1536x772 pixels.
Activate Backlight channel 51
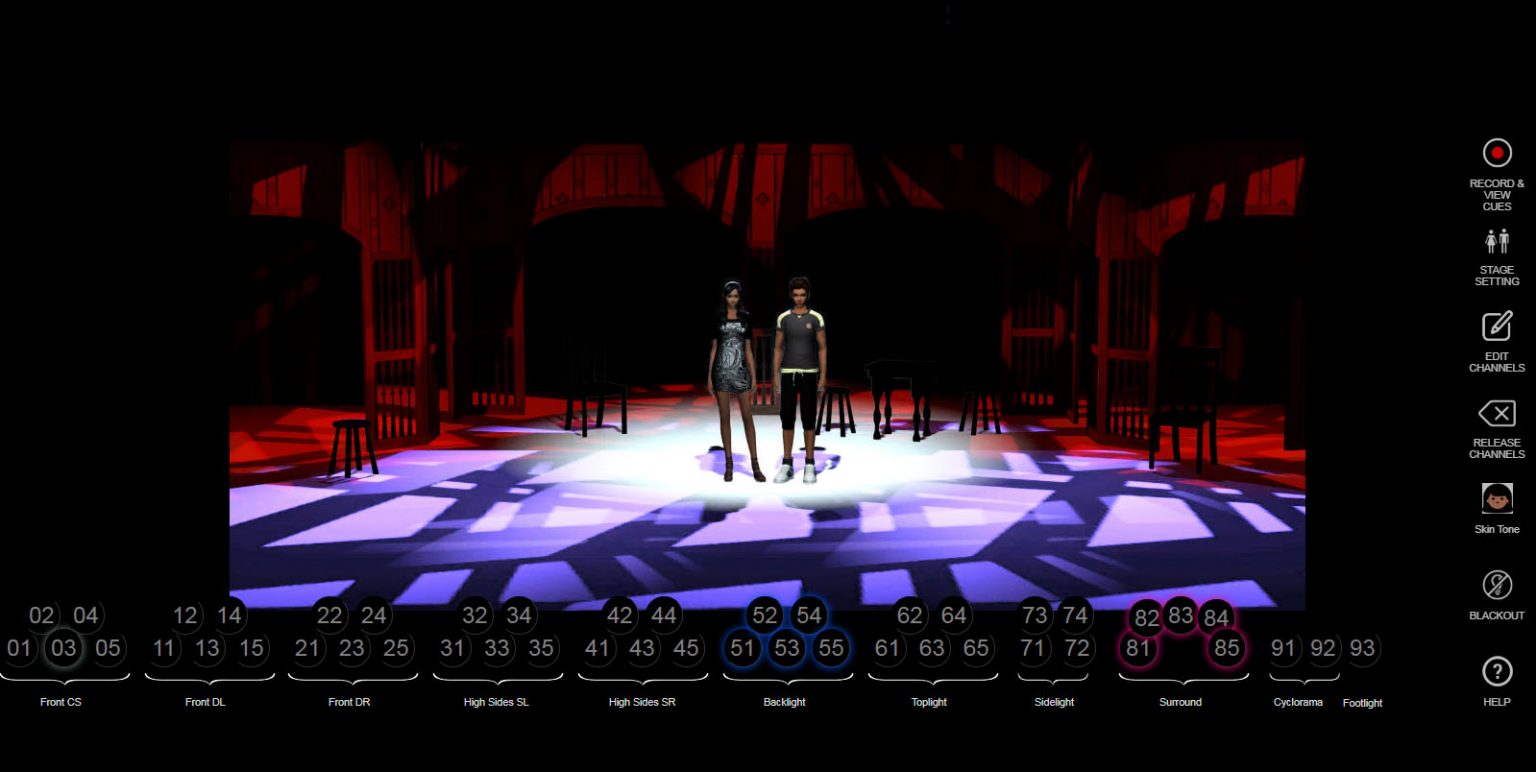(x=742, y=648)
